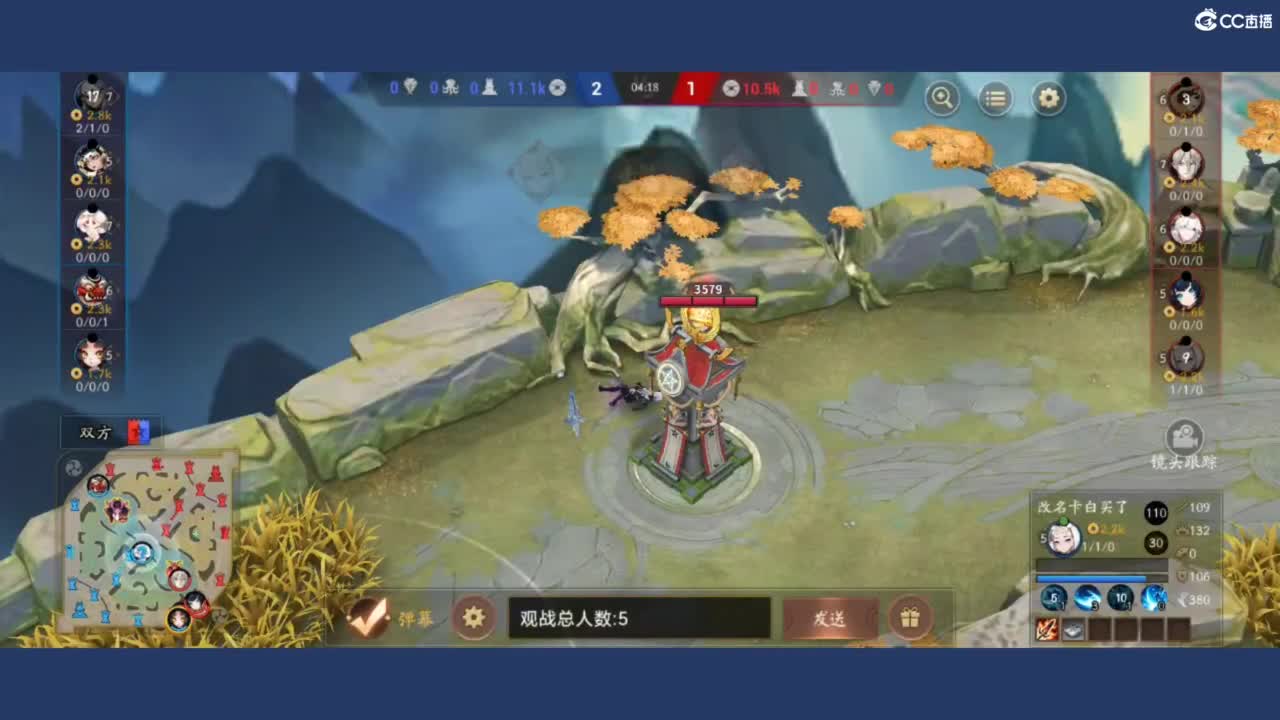This screenshot has height=720, width=1280.
Task: Click the chat input showing 观战总人数:5
Action: [640, 618]
